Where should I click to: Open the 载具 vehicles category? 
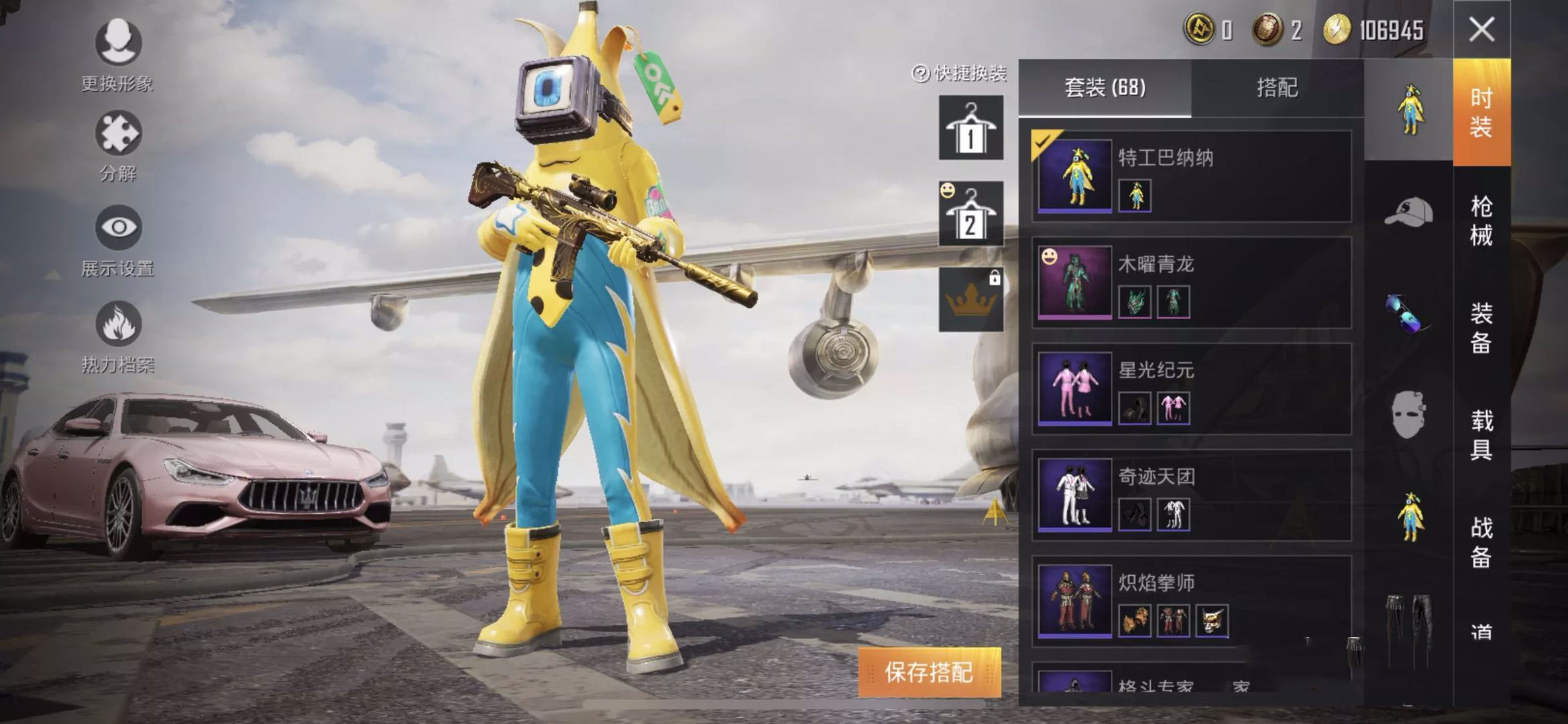[x=1481, y=435]
